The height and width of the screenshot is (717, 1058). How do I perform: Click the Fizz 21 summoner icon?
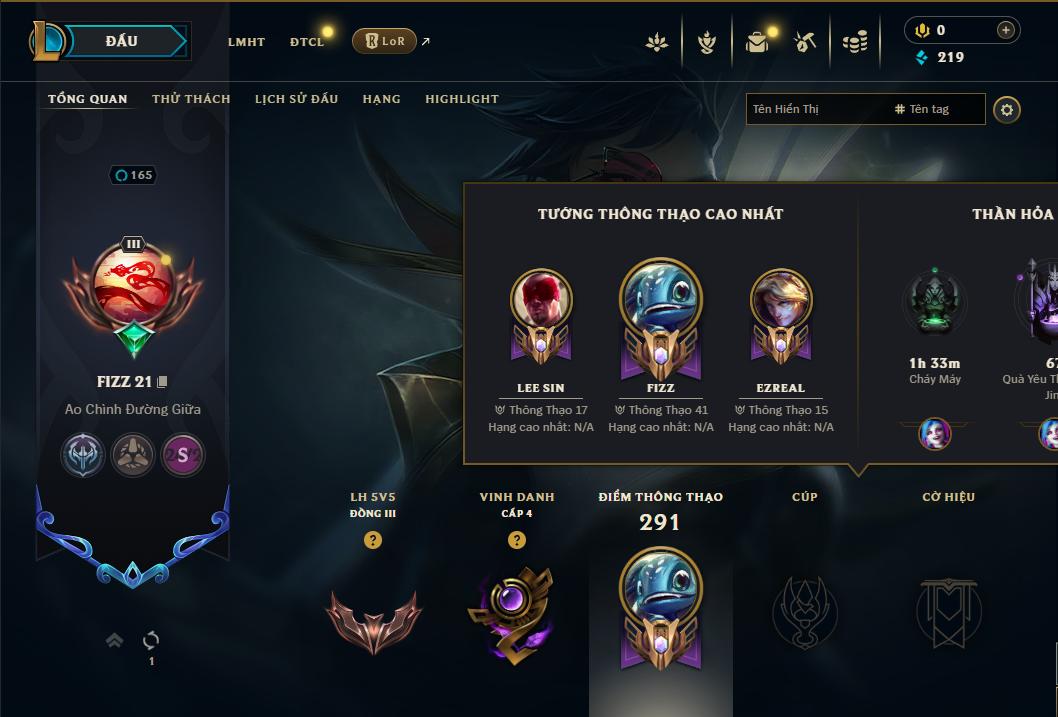click(133, 285)
